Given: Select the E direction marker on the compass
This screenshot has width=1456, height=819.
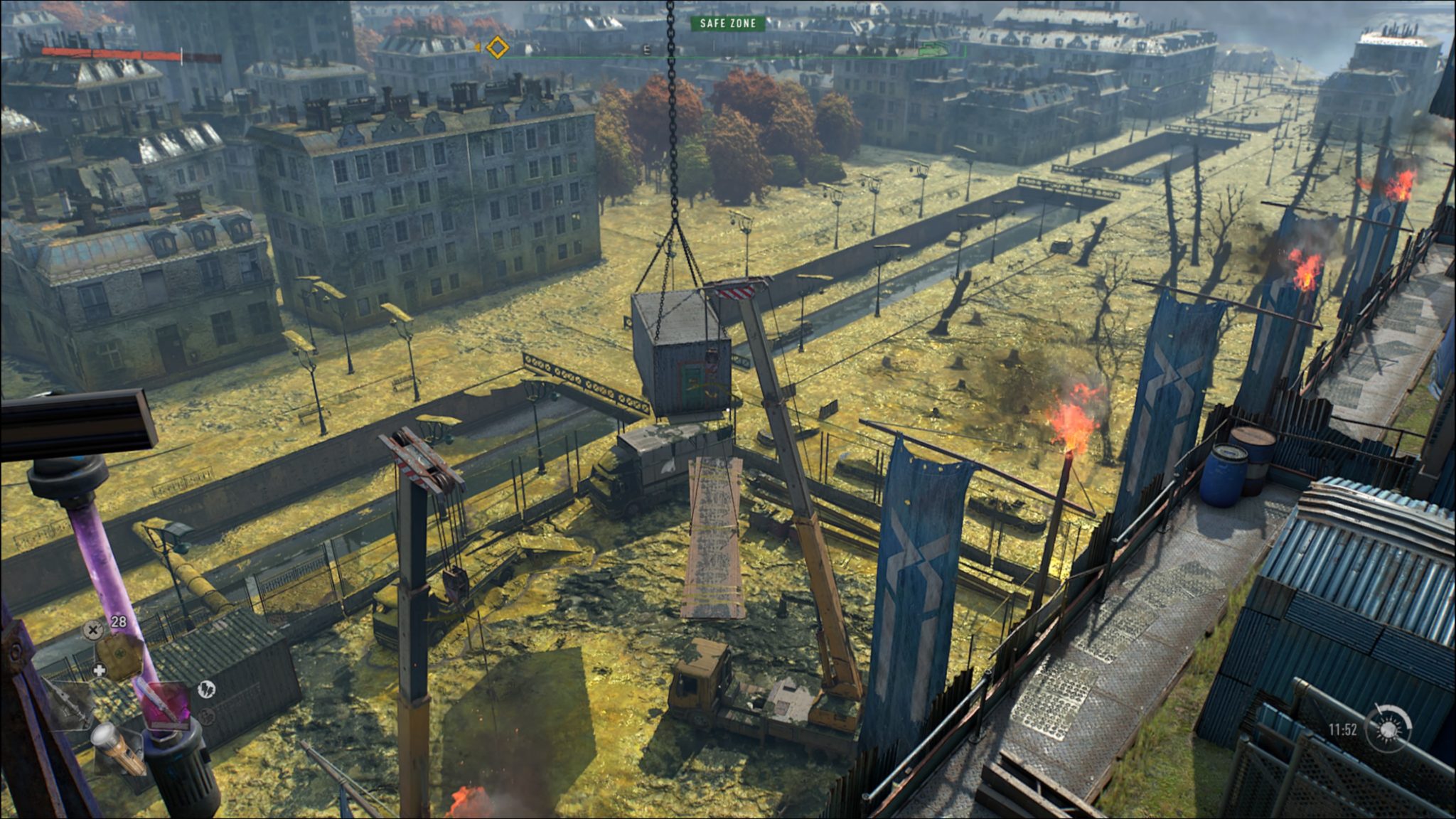Looking at the screenshot, I should [646, 49].
